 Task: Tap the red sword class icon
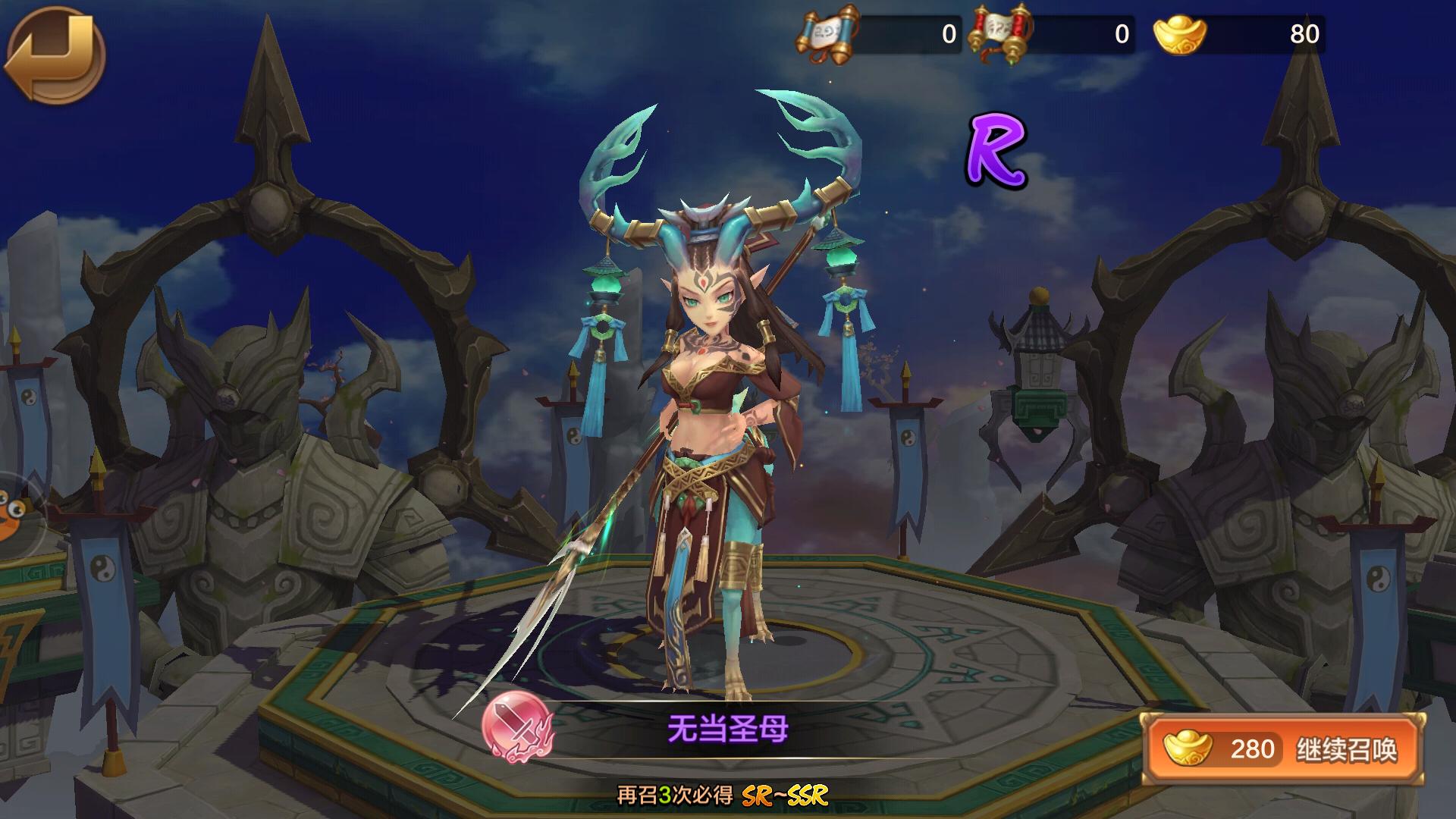point(518,727)
